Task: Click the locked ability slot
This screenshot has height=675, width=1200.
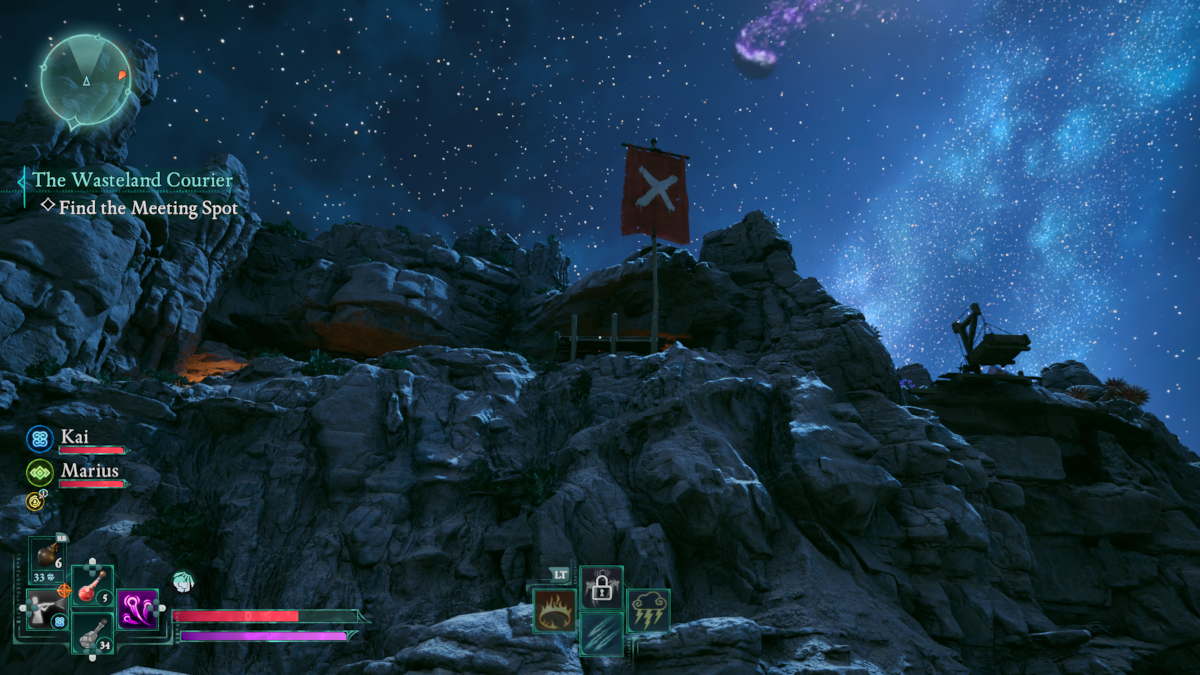Action: tap(601, 587)
